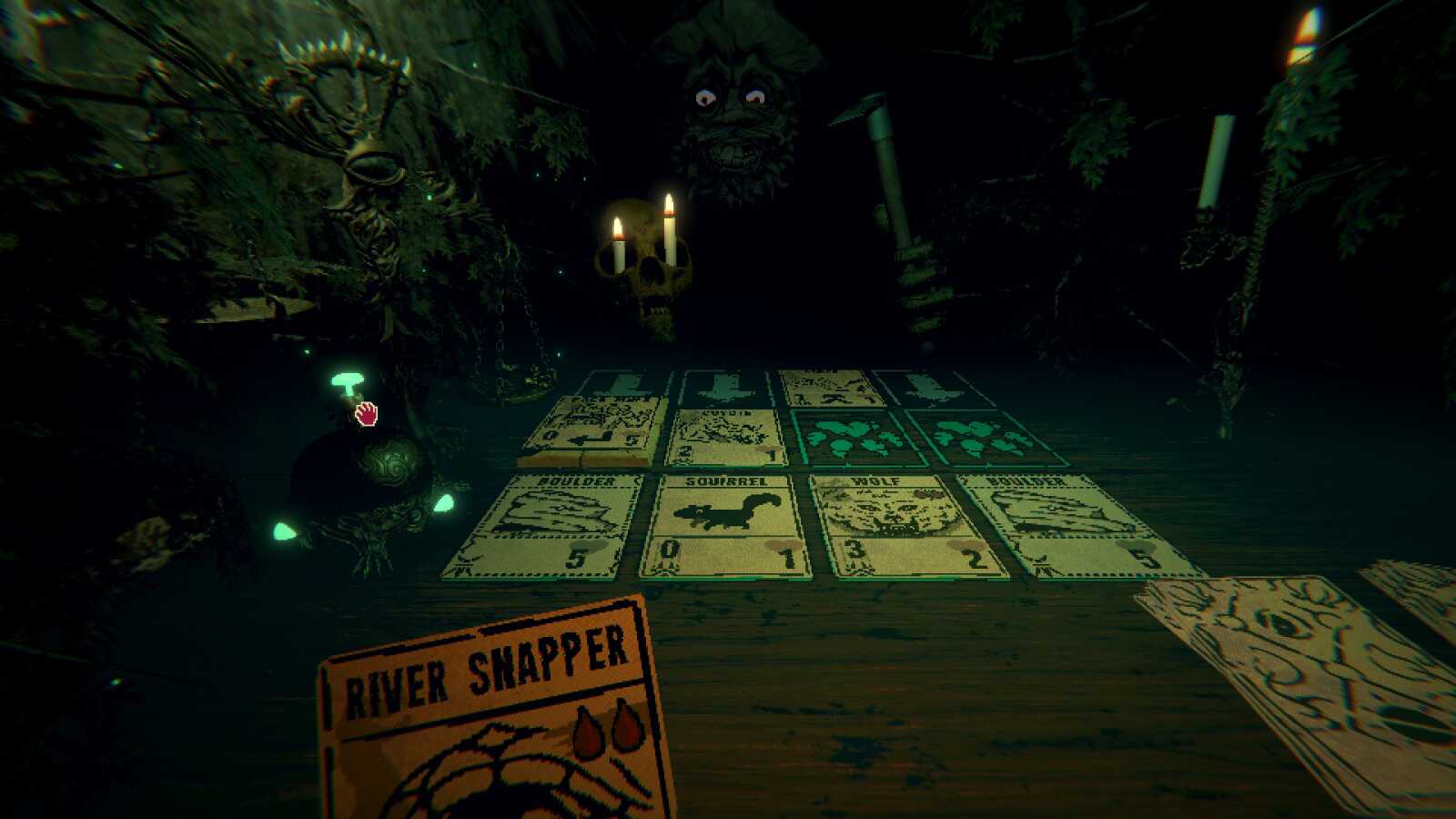Play the River Snapper card from hand
The image size is (1456, 819).
pos(491,719)
